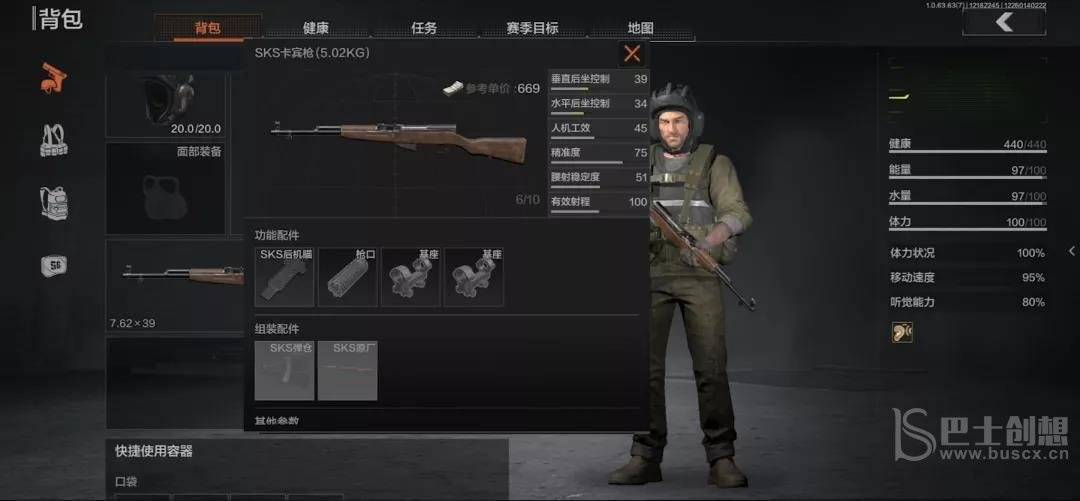Screen dimensions: 1080x501
Task: Select the pistol and helmet equipment category
Action: click(x=53, y=78)
